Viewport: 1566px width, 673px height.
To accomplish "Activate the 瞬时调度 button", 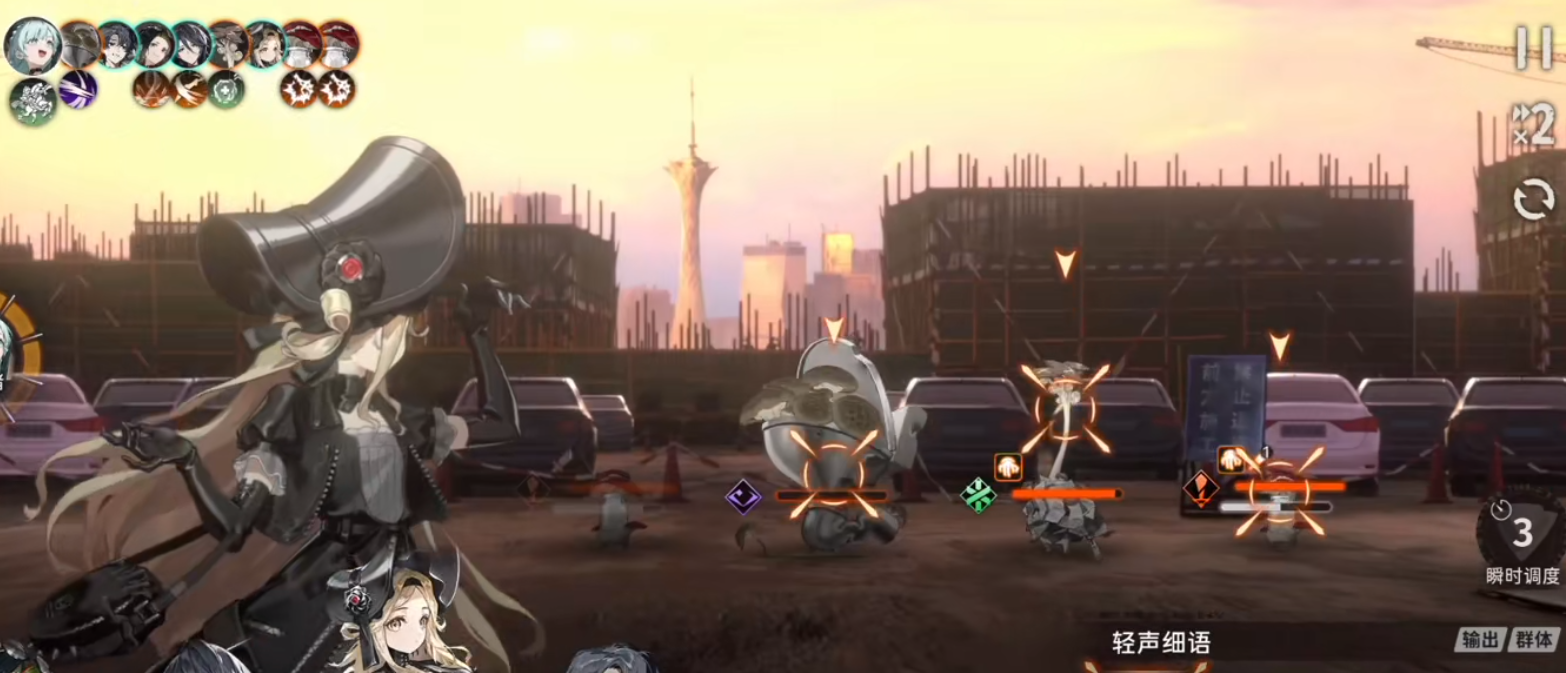I will [x=1522, y=543].
